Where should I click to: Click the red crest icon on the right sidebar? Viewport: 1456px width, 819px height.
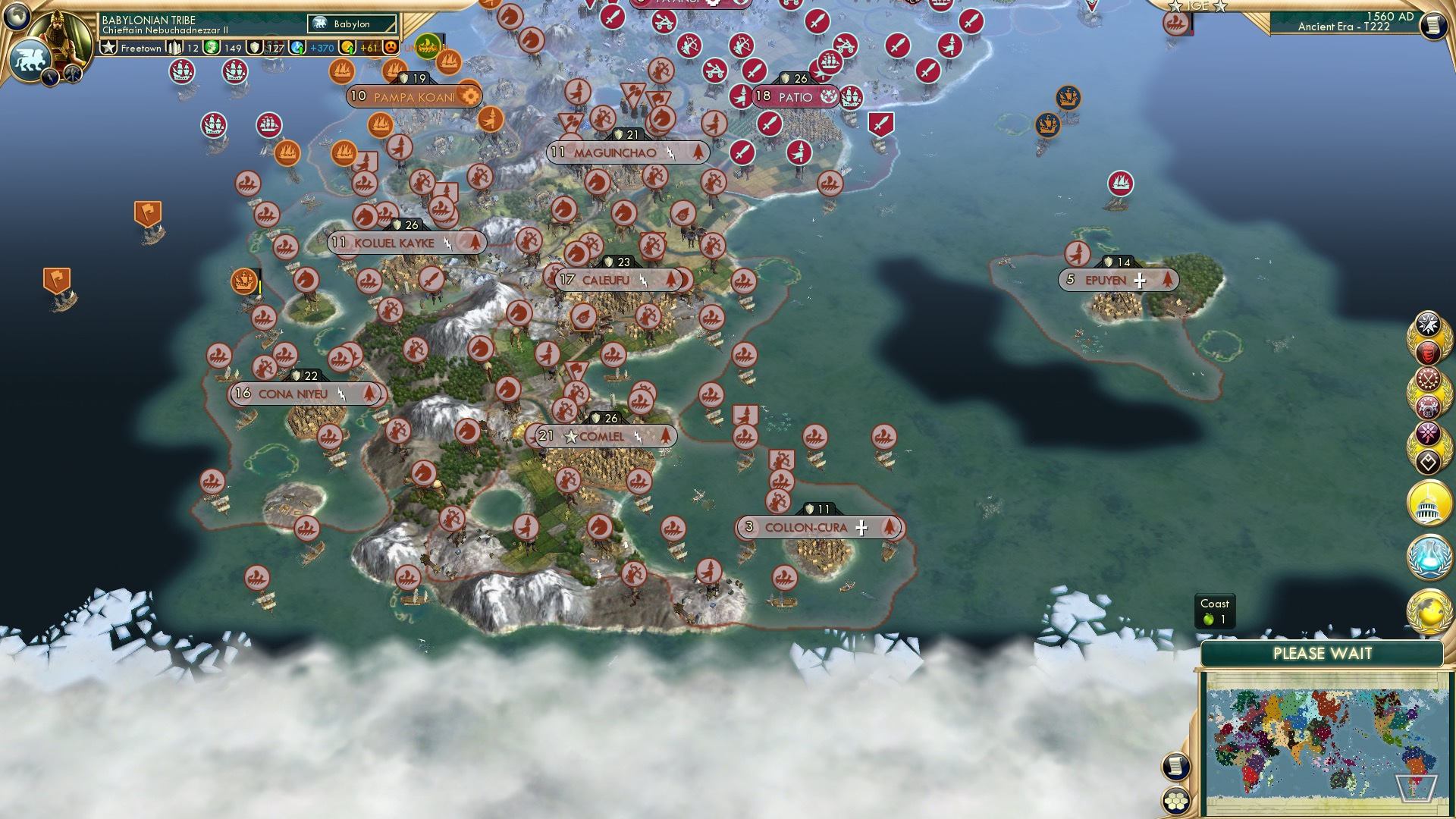point(1429,351)
